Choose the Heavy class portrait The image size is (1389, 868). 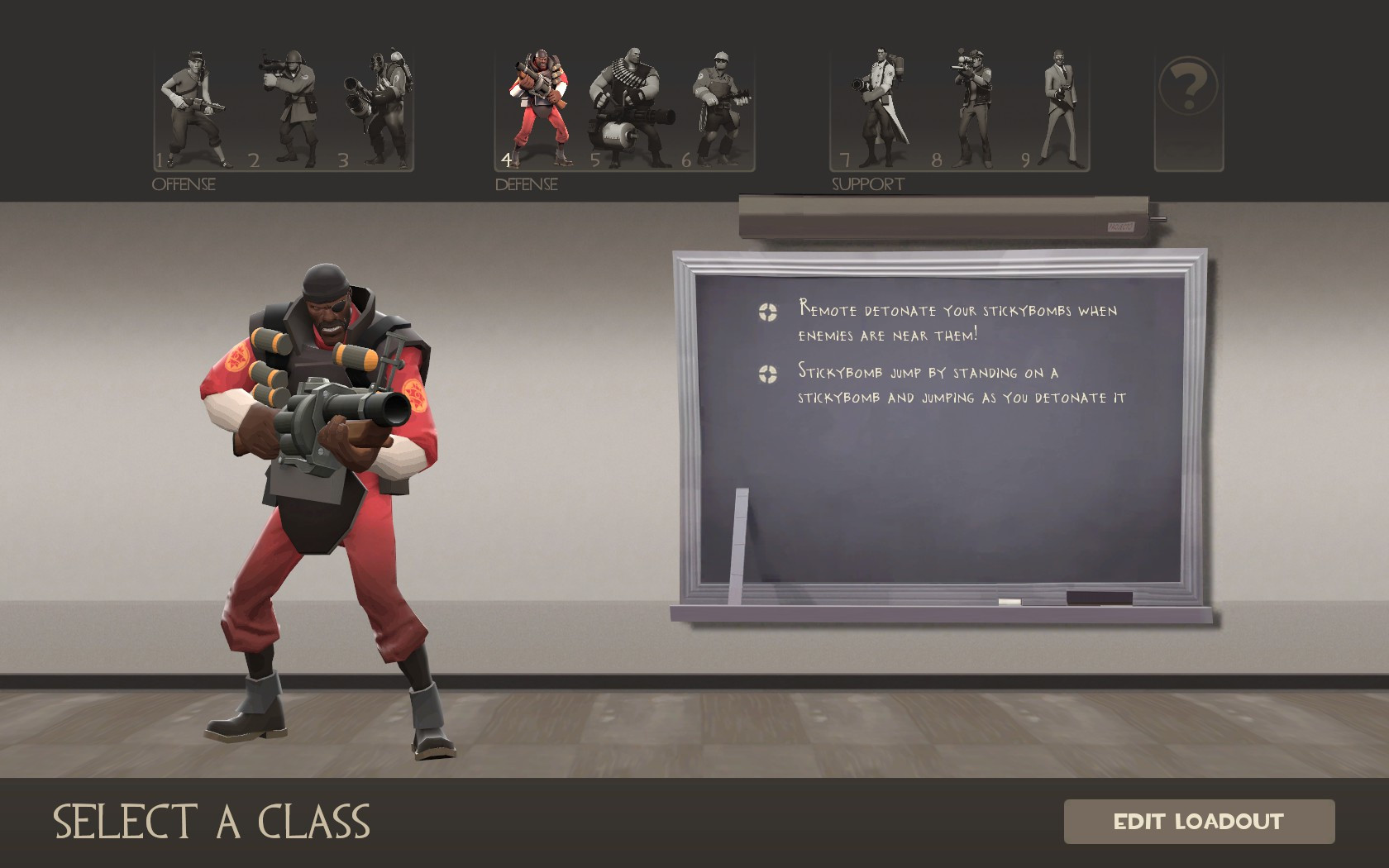630,107
